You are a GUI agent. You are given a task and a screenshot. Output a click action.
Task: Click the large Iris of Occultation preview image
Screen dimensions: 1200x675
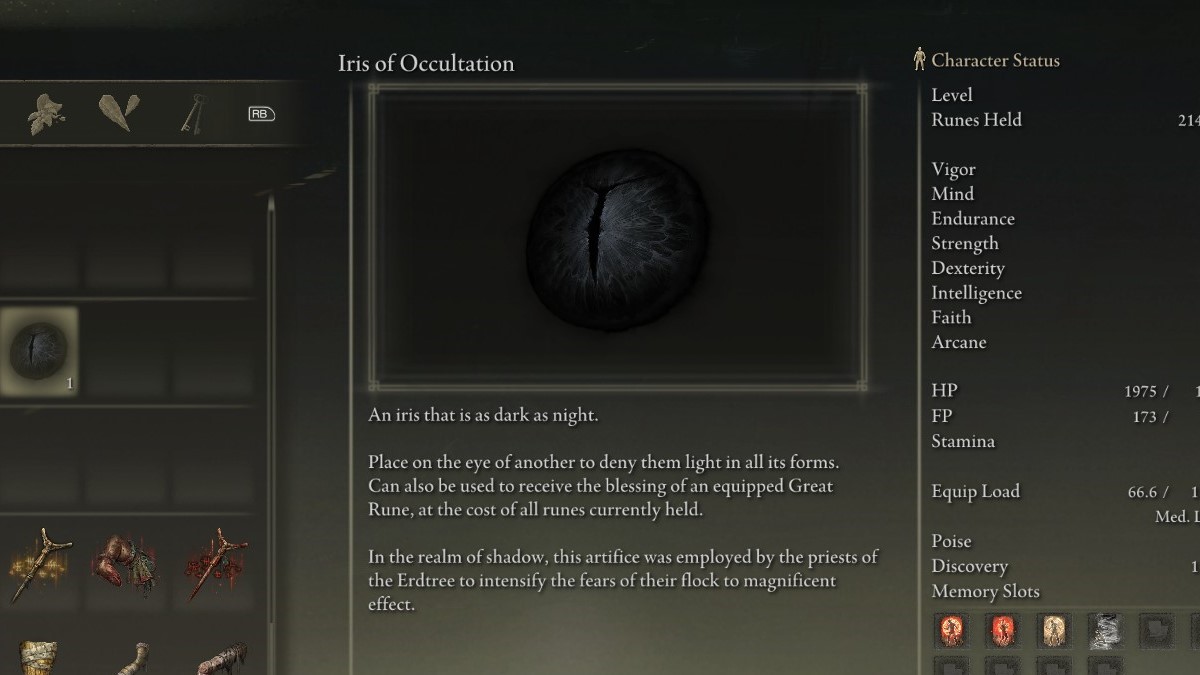(617, 236)
